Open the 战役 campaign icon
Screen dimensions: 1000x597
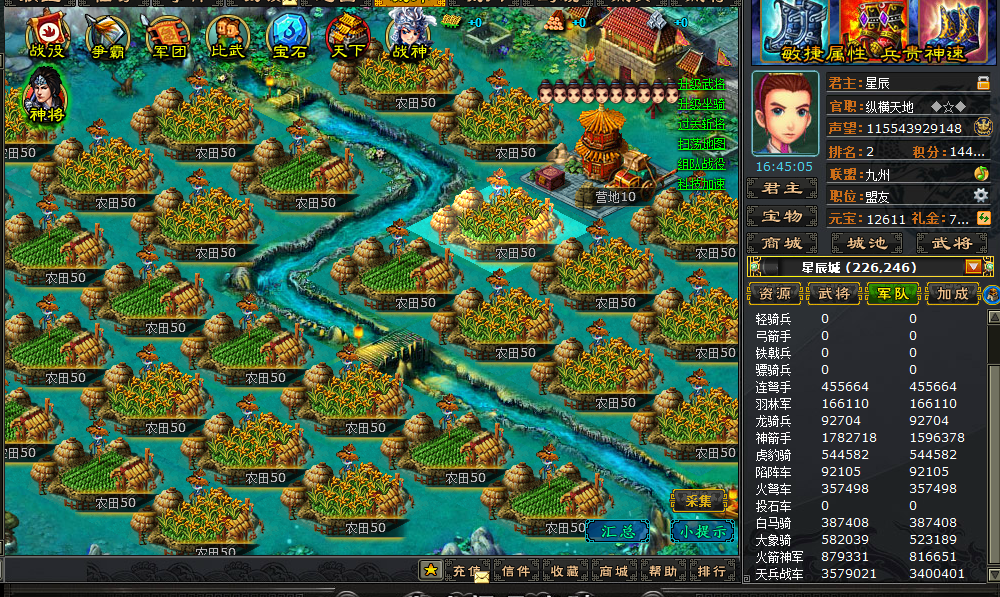pyautogui.click(x=47, y=36)
